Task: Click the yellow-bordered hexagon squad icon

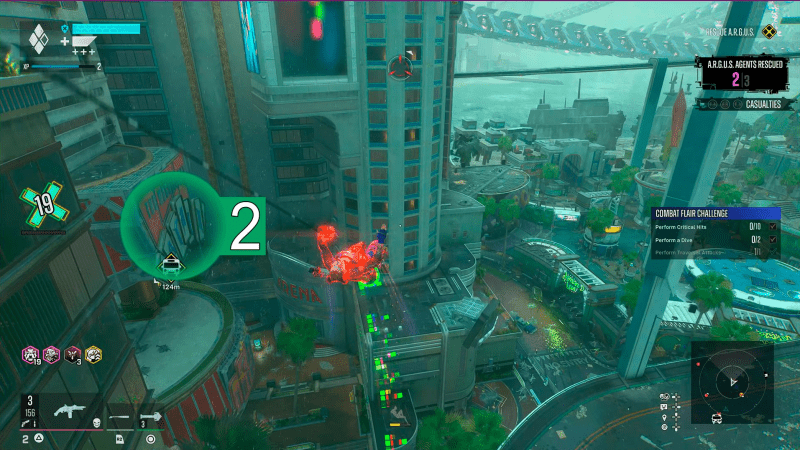Action: pos(93,353)
